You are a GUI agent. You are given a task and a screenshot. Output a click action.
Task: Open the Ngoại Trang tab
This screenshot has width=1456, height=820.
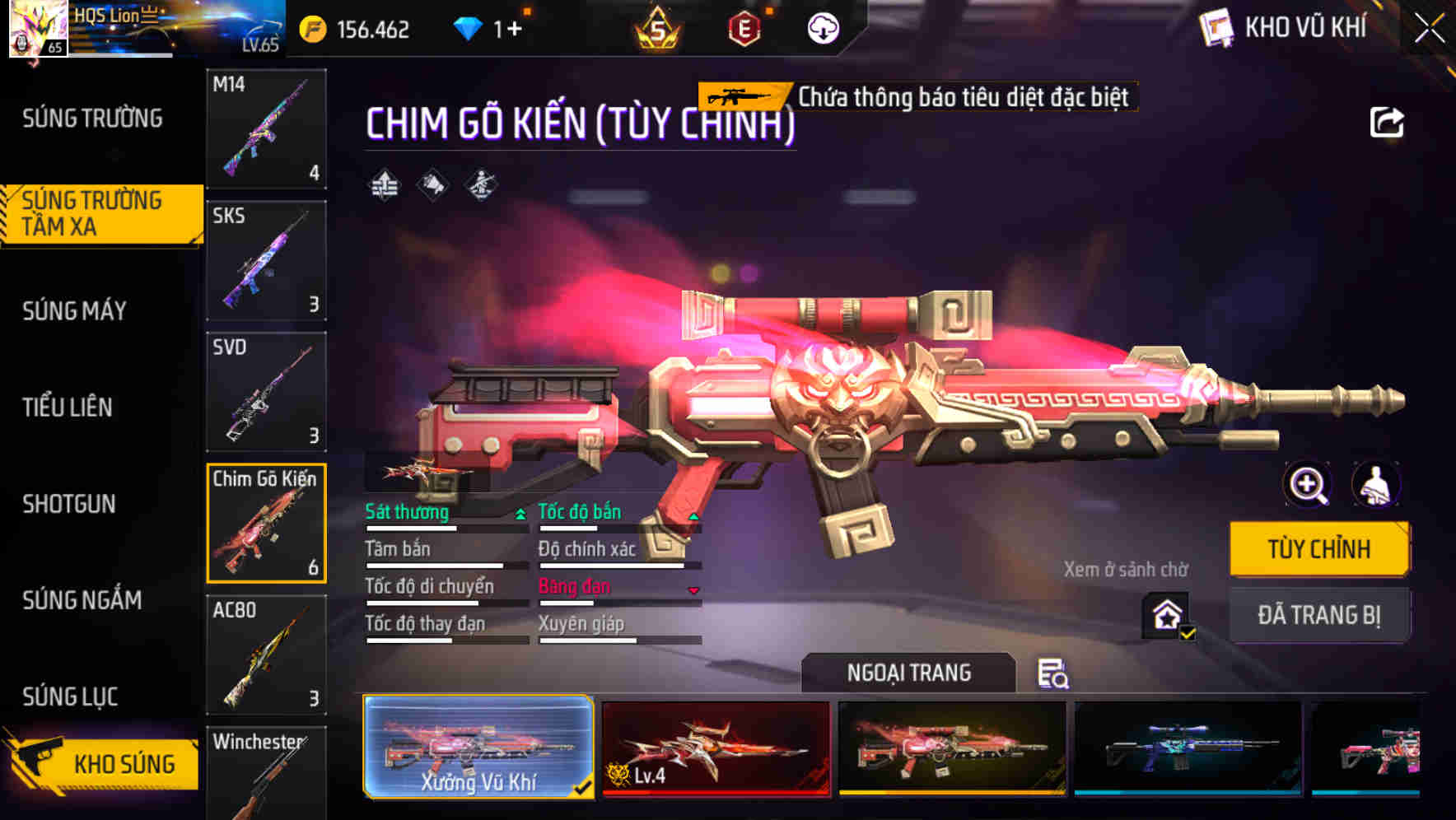(x=907, y=673)
